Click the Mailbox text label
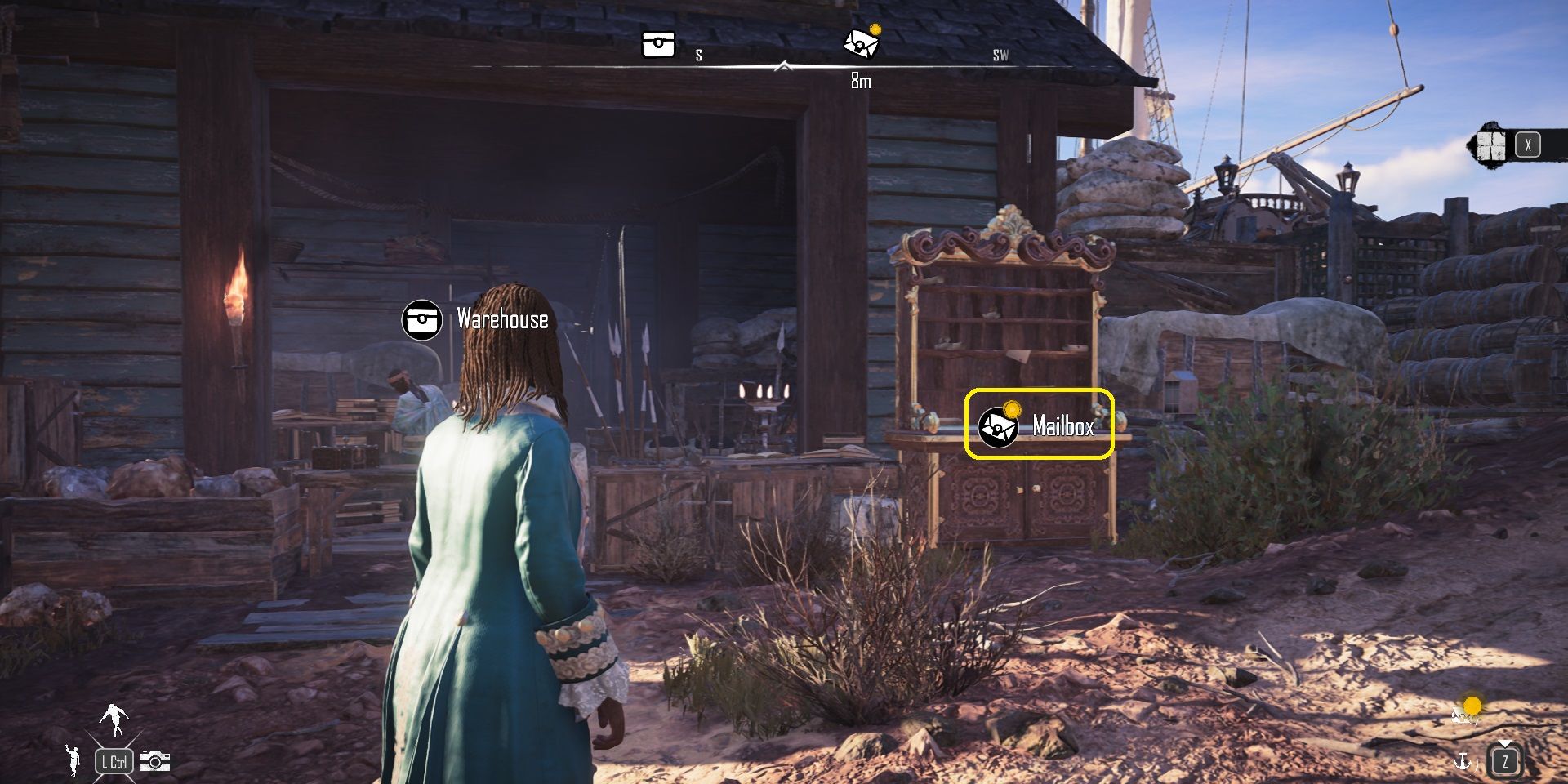This screenshot has width=1568, height=784. [1065, 424]
